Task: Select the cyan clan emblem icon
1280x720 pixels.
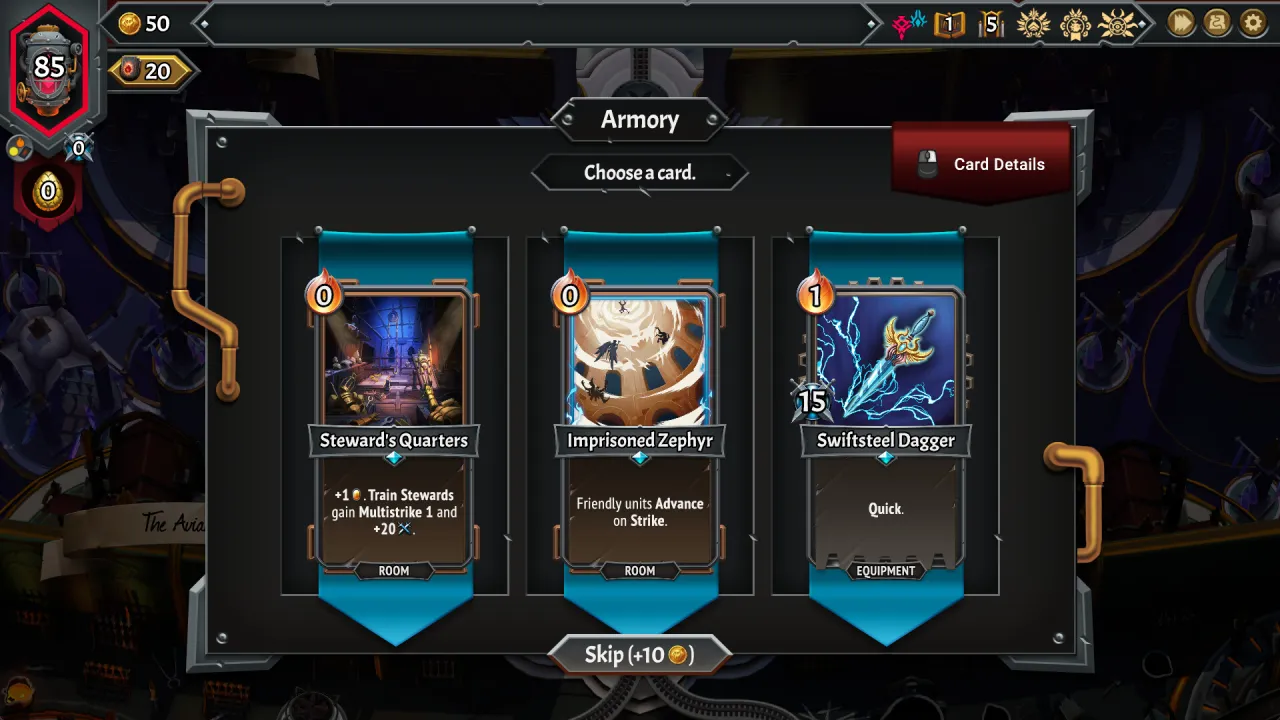Action: coord(917,21)
